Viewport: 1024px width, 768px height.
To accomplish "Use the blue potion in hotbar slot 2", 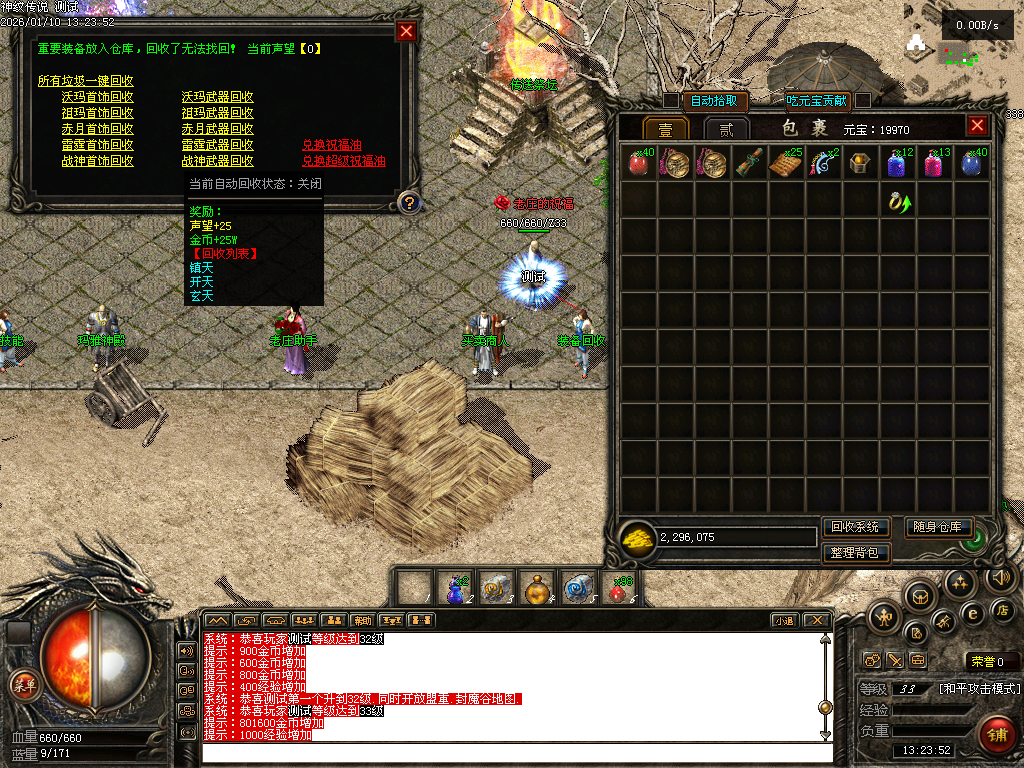I will click(457, 589).
